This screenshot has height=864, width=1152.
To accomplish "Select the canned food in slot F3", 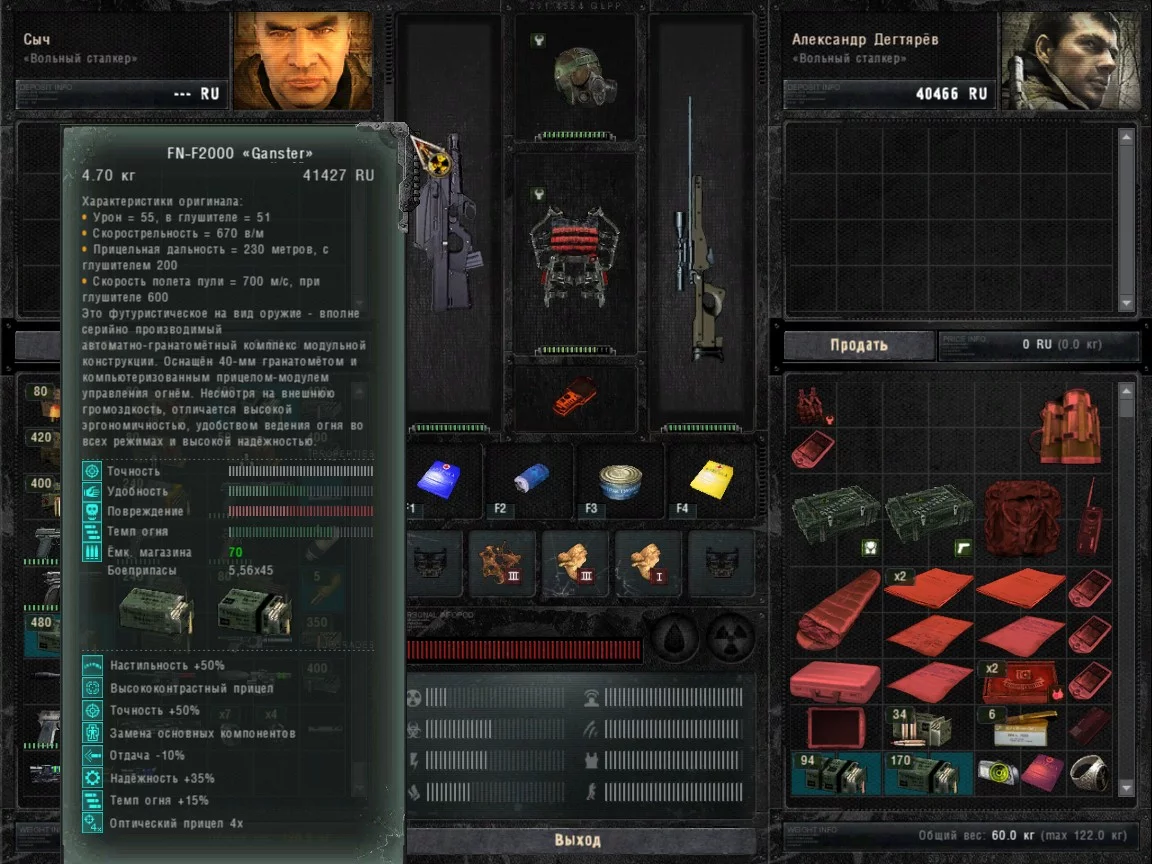I will [x=620, y=479].
